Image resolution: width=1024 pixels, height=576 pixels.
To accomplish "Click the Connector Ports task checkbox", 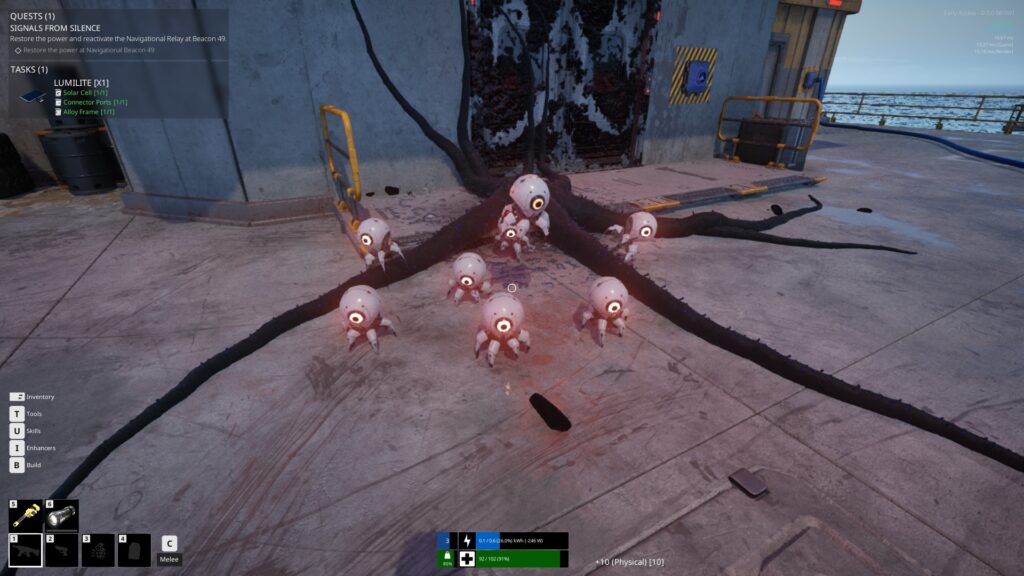I will 58,102.
